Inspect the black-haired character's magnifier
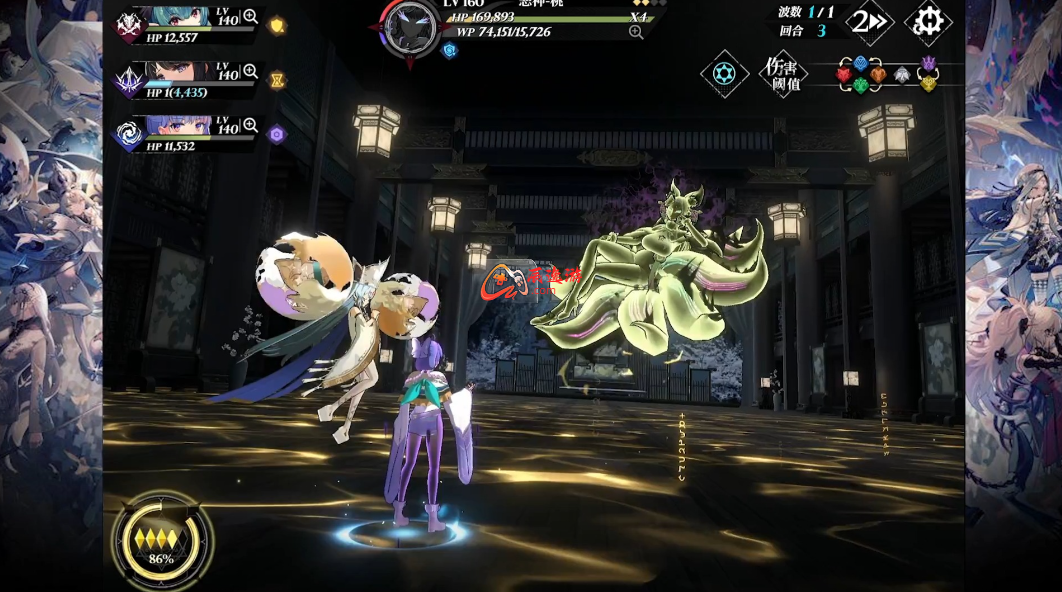Screen dimensions: 1062x592 250,72
